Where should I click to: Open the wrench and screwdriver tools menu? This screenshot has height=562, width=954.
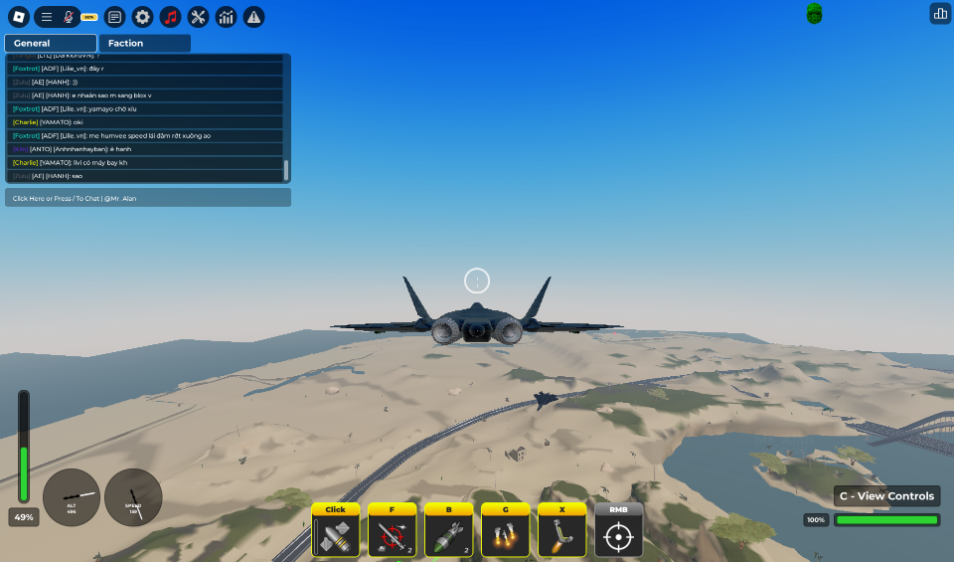pos(198,16)
